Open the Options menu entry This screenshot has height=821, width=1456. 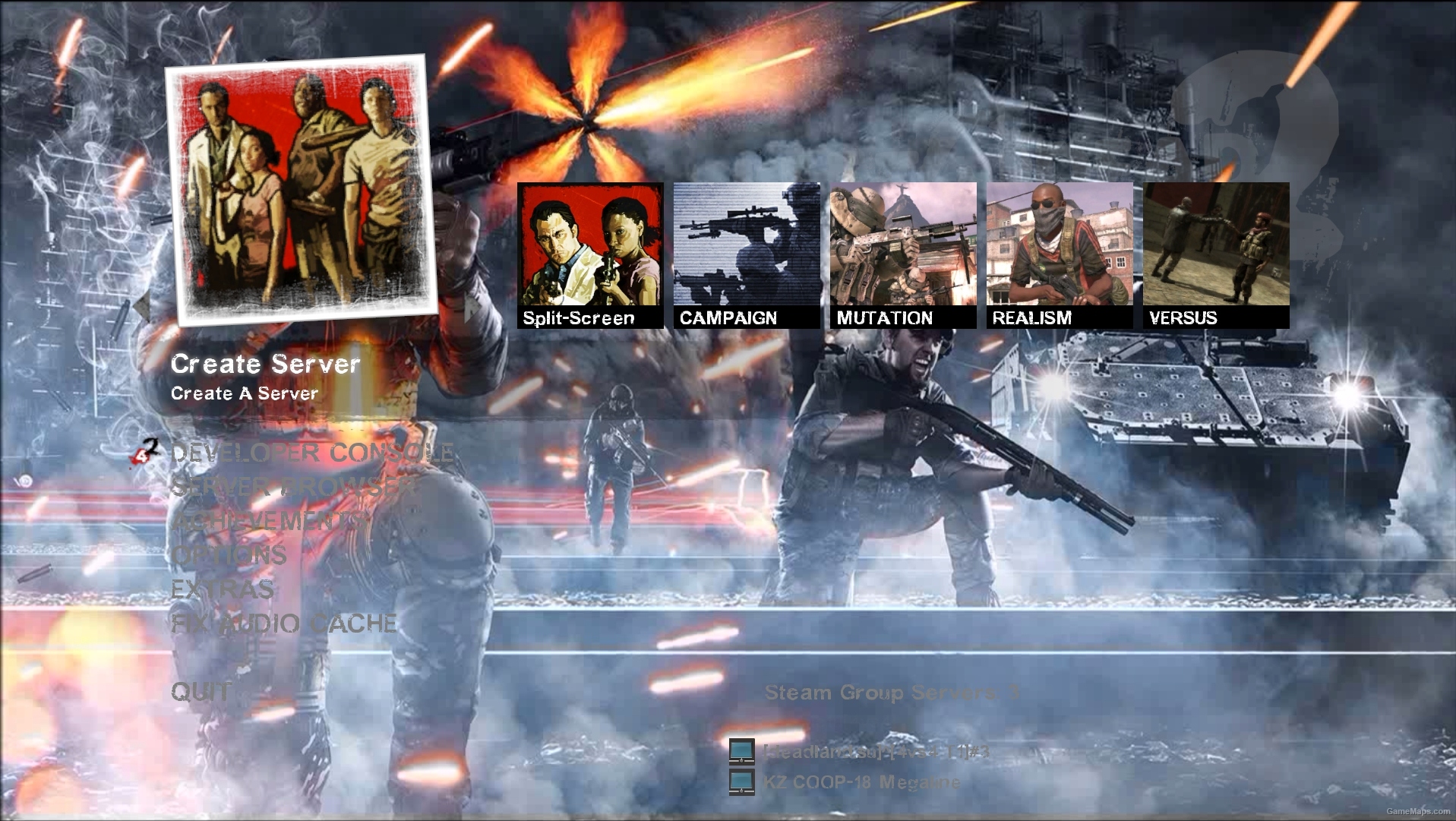(226, 555)
